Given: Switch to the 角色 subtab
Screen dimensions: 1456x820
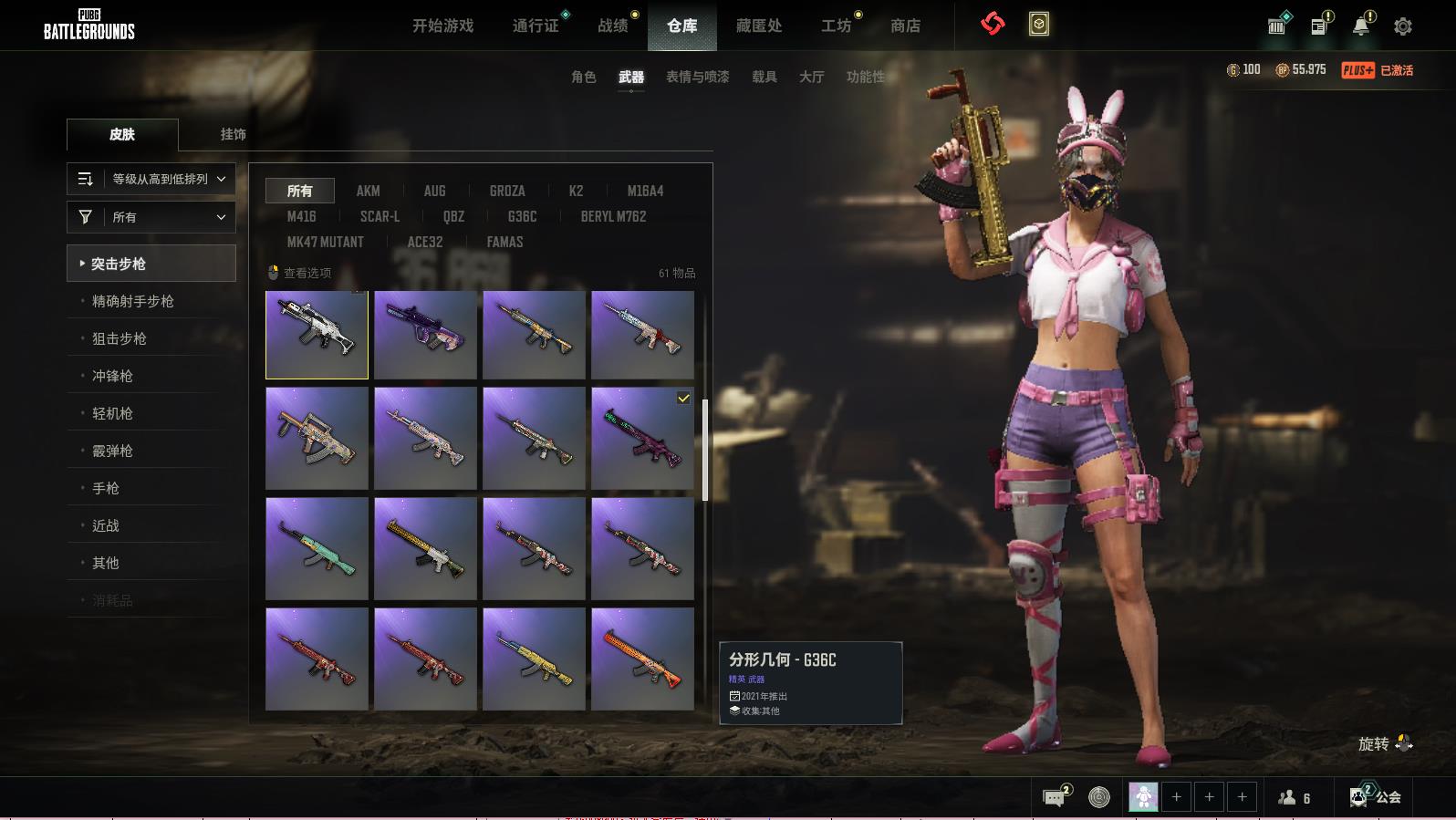Looking at the screenshot, I should pyautogui.click(x=583, y=77).
